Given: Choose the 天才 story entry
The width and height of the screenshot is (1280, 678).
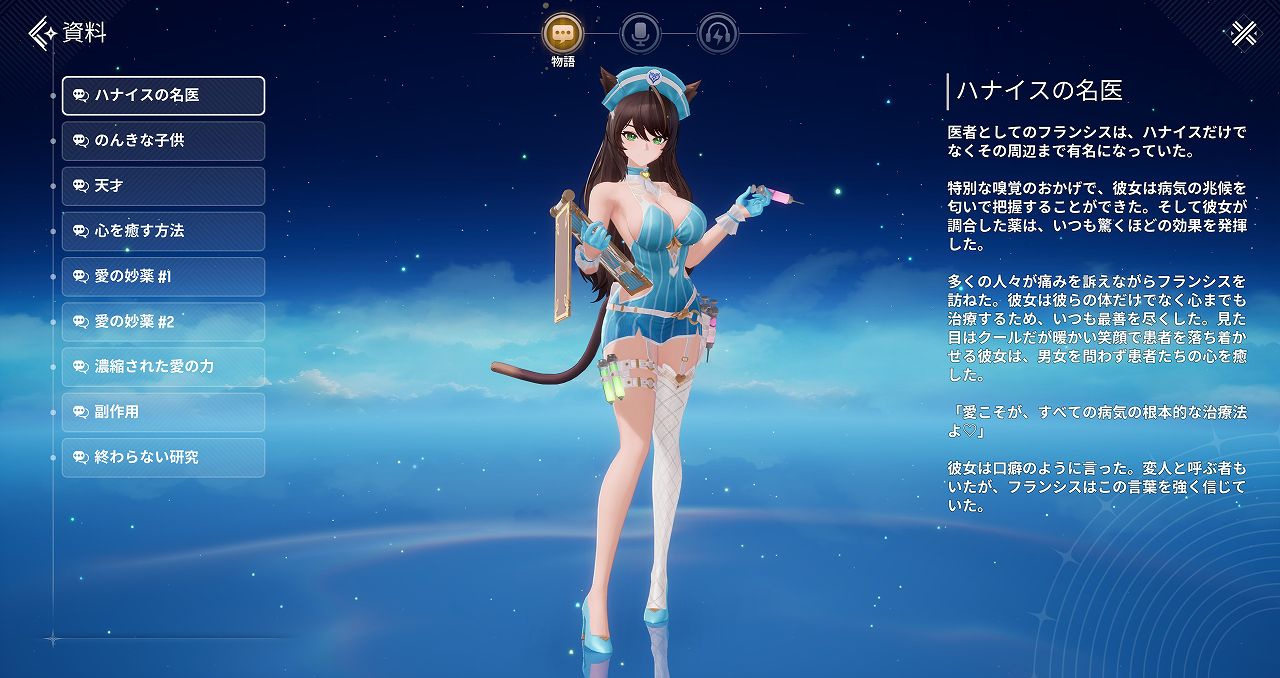Looking at the screenshot, I should click(x=163, y=186).
